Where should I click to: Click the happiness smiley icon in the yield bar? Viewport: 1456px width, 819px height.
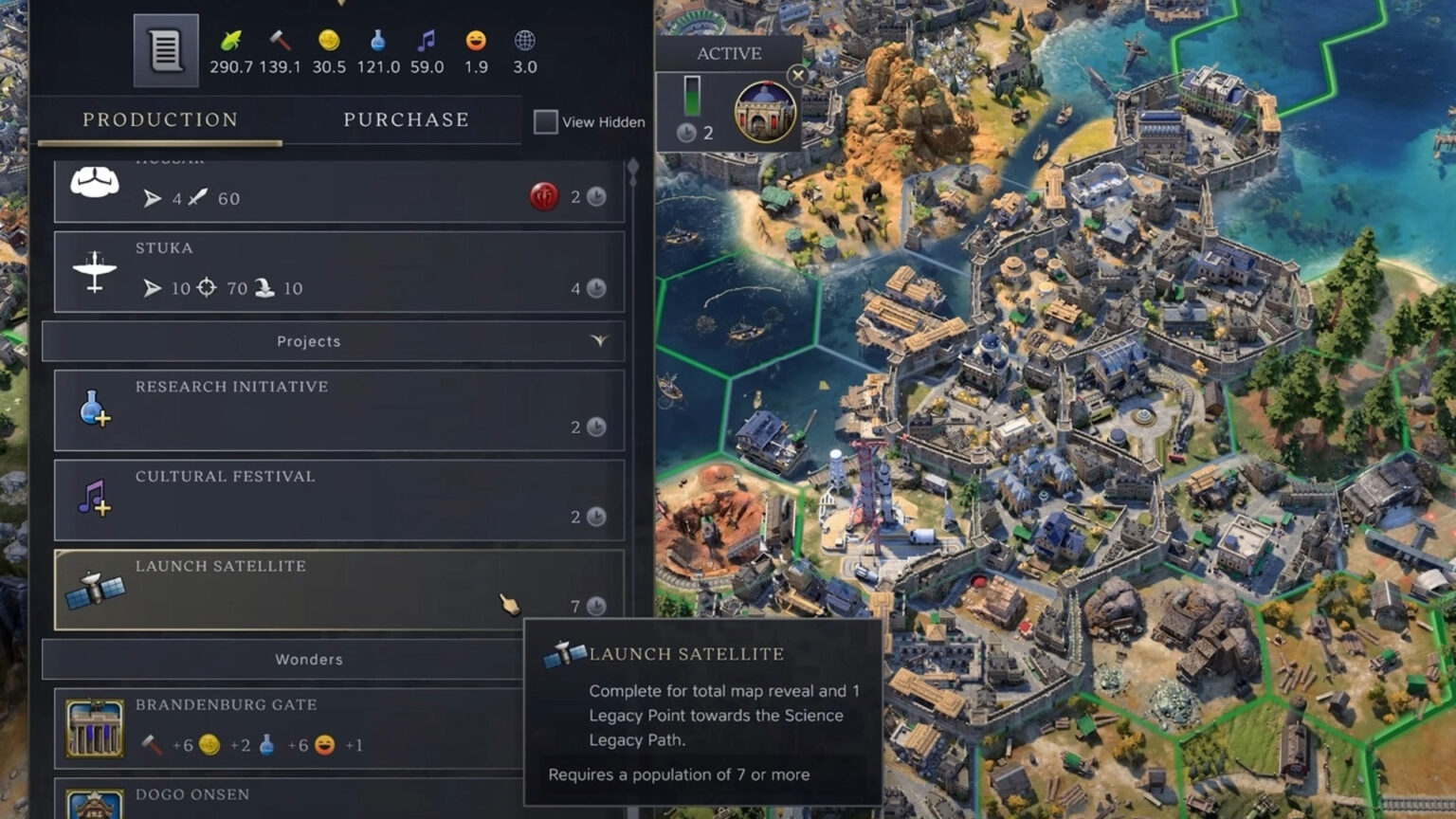click(474, 43)
